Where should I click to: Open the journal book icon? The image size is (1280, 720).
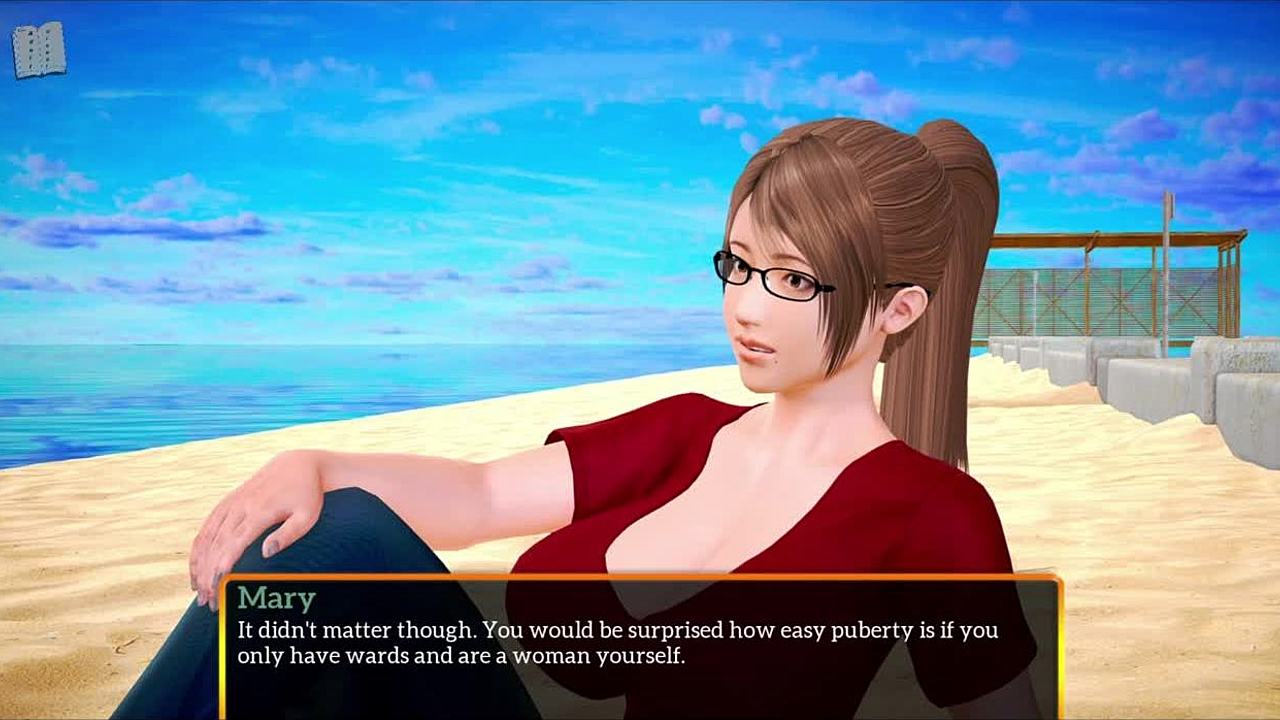39,50
